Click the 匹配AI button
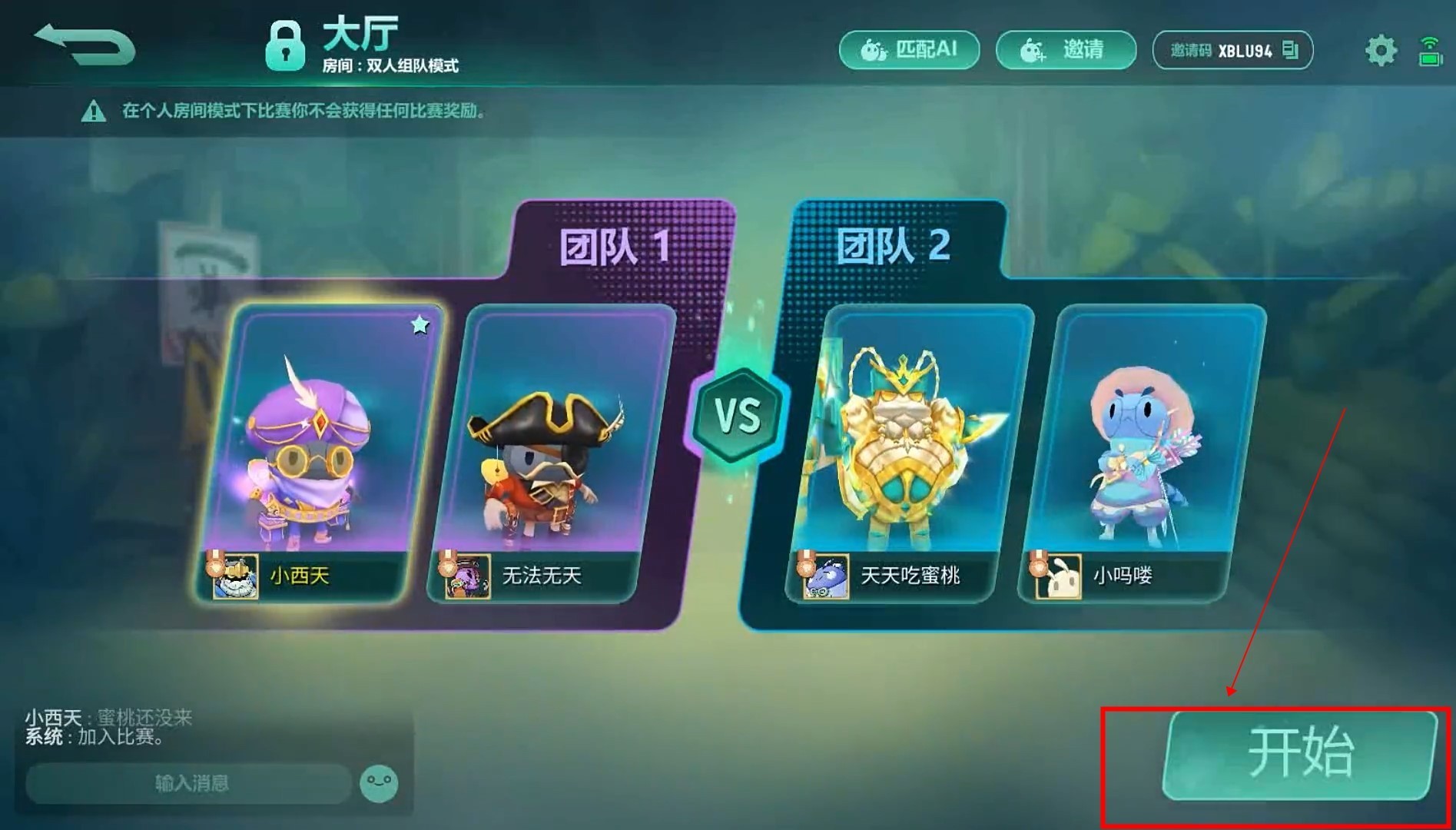Viewport: 1456px width, 830px height. 908,49
